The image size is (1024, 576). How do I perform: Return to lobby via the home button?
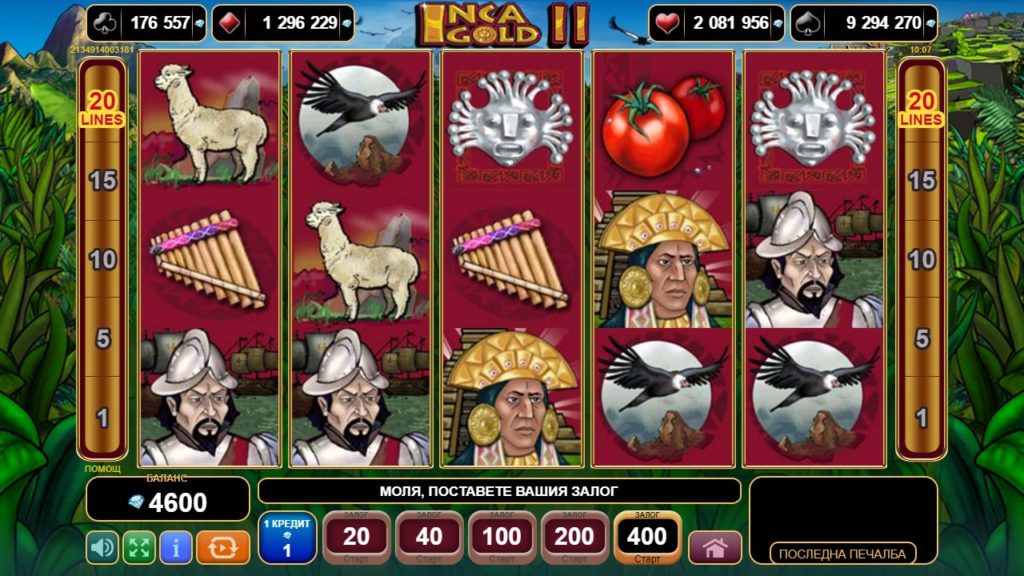pos(715,548)
